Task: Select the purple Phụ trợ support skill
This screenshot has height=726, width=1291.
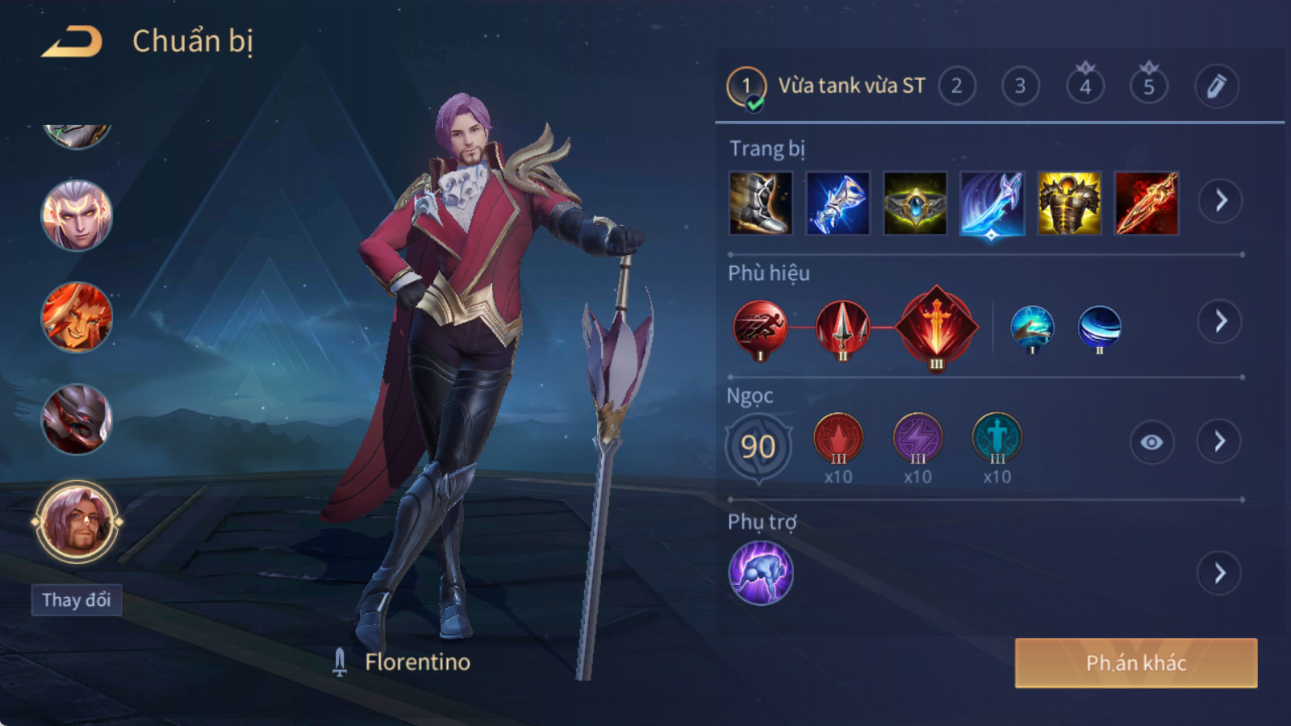Action: click(761, 573)
